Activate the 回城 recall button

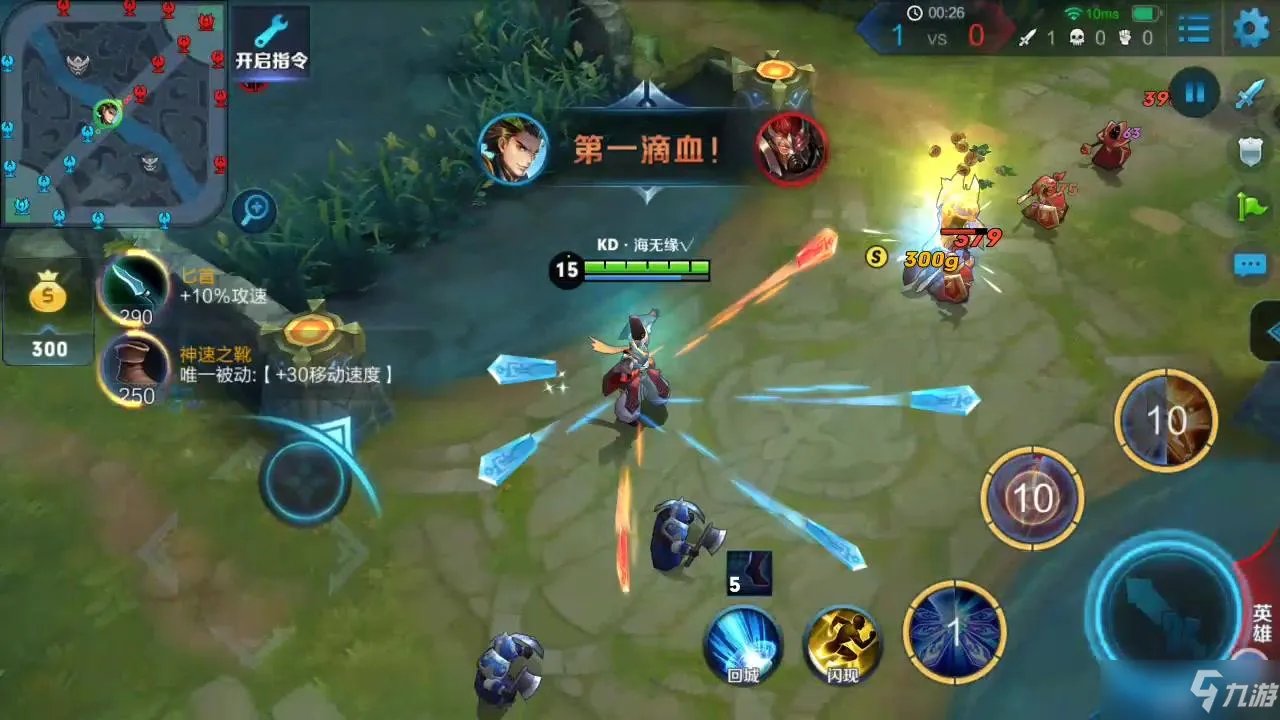pos(743,644)
